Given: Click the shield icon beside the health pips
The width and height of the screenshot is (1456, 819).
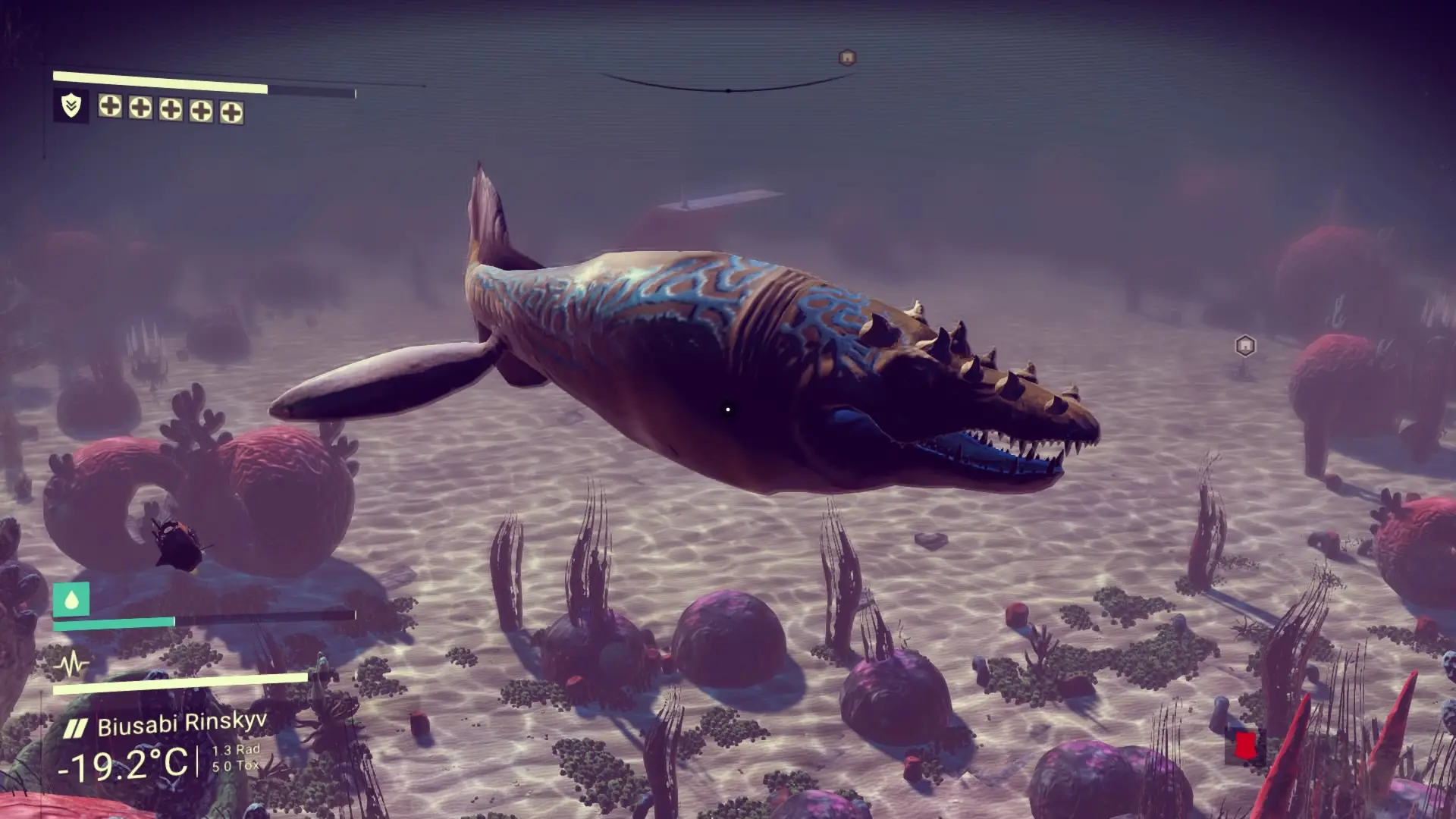Looking at the screenshot, I should coord(71,106).
